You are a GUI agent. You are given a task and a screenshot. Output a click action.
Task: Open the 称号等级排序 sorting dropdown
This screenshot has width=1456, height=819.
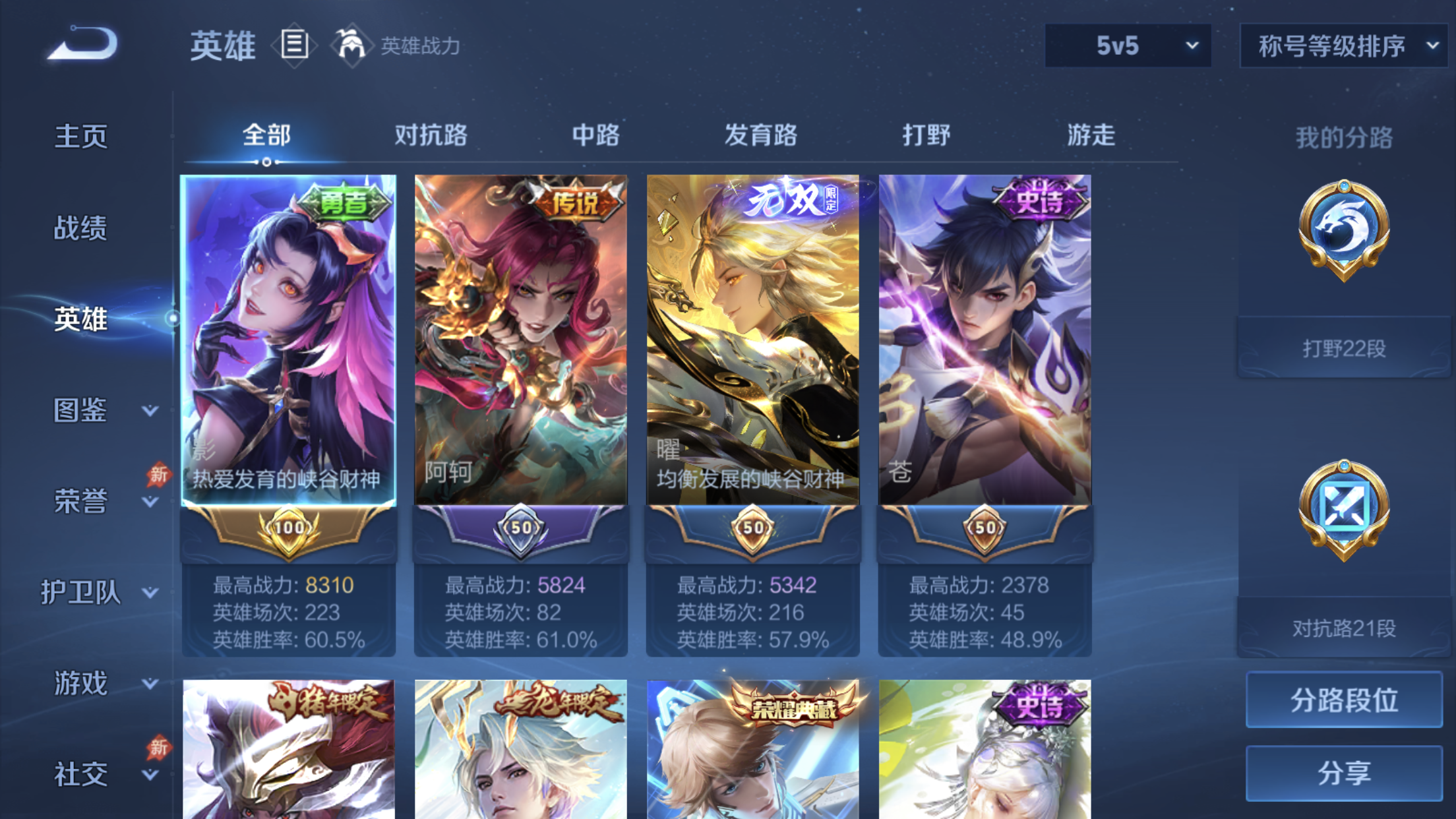[x=1343, y=45]
